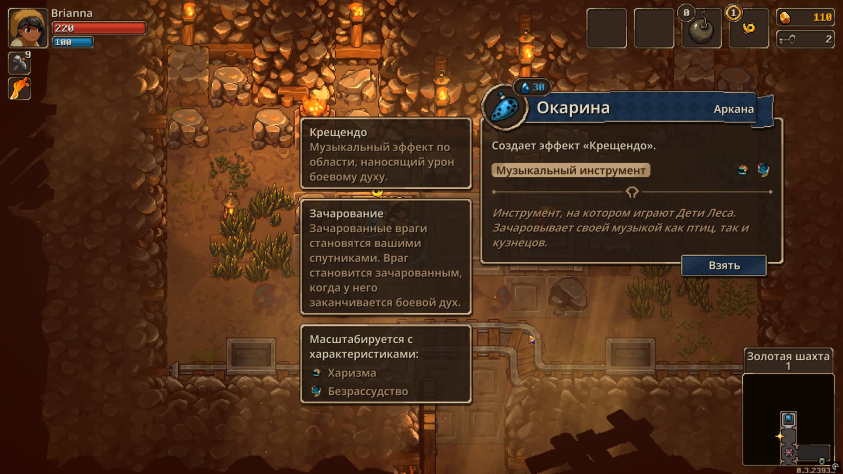843x474 pixels.
Task: Click the Крещендо effect tooltip
Action: 385,154
